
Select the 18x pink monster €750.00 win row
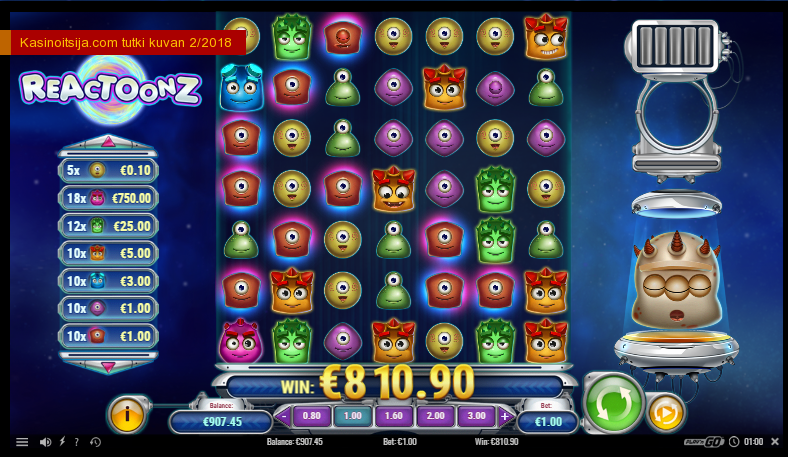click(109, 198)
